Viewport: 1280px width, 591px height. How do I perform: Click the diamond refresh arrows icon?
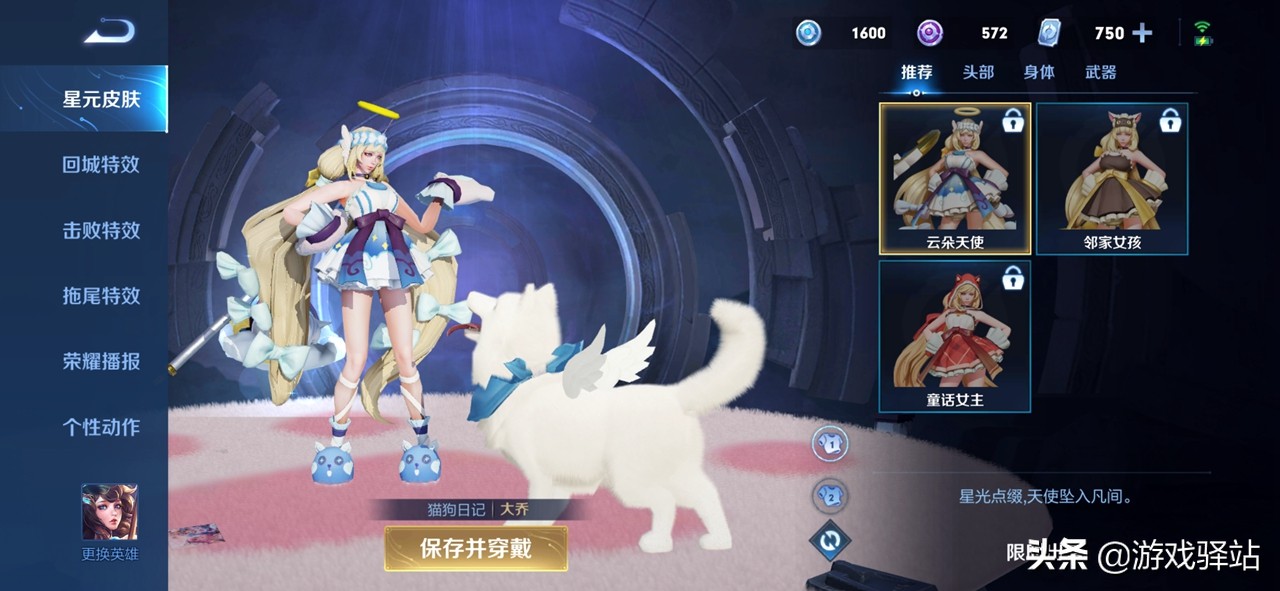(x=830, y=541)
